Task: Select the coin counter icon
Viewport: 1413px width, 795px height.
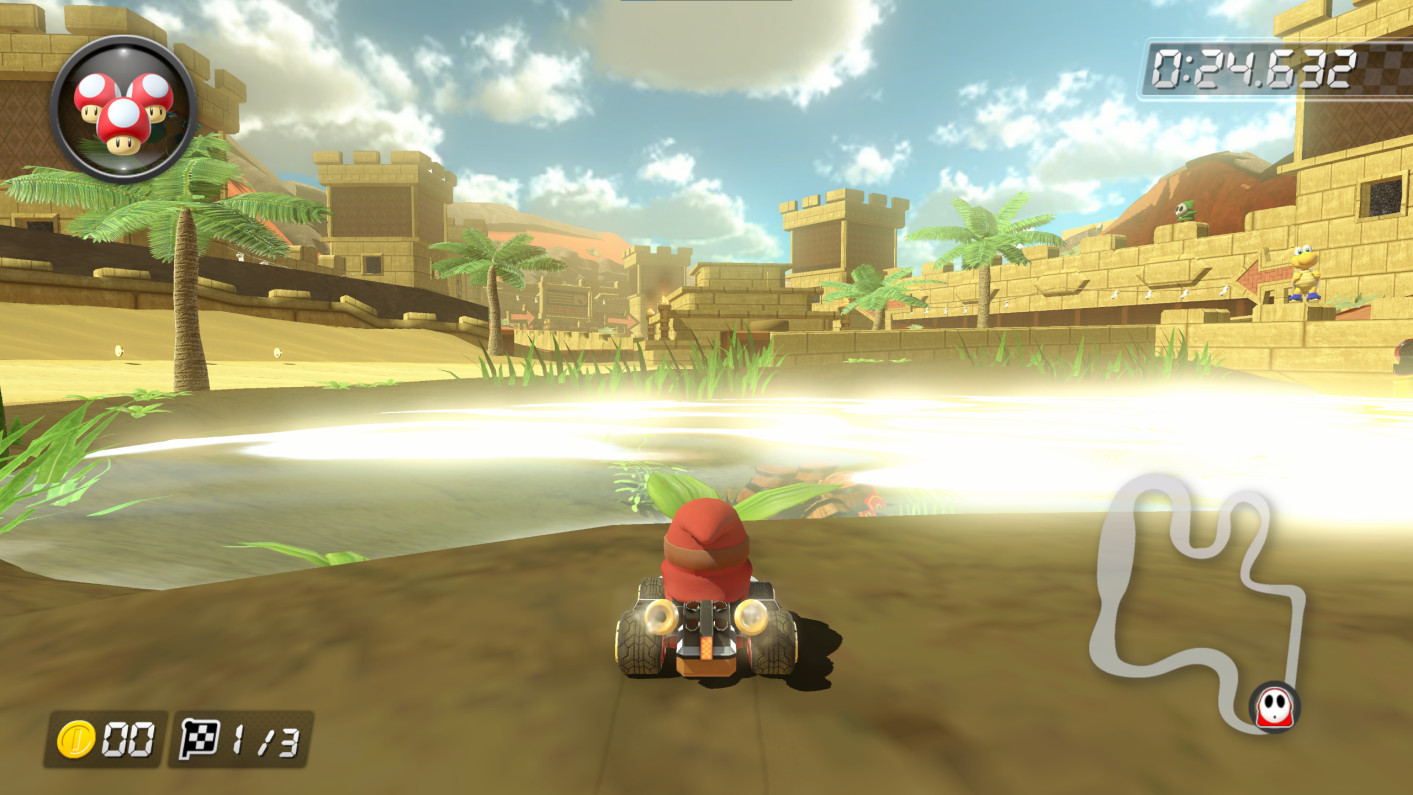Action: 77,740
